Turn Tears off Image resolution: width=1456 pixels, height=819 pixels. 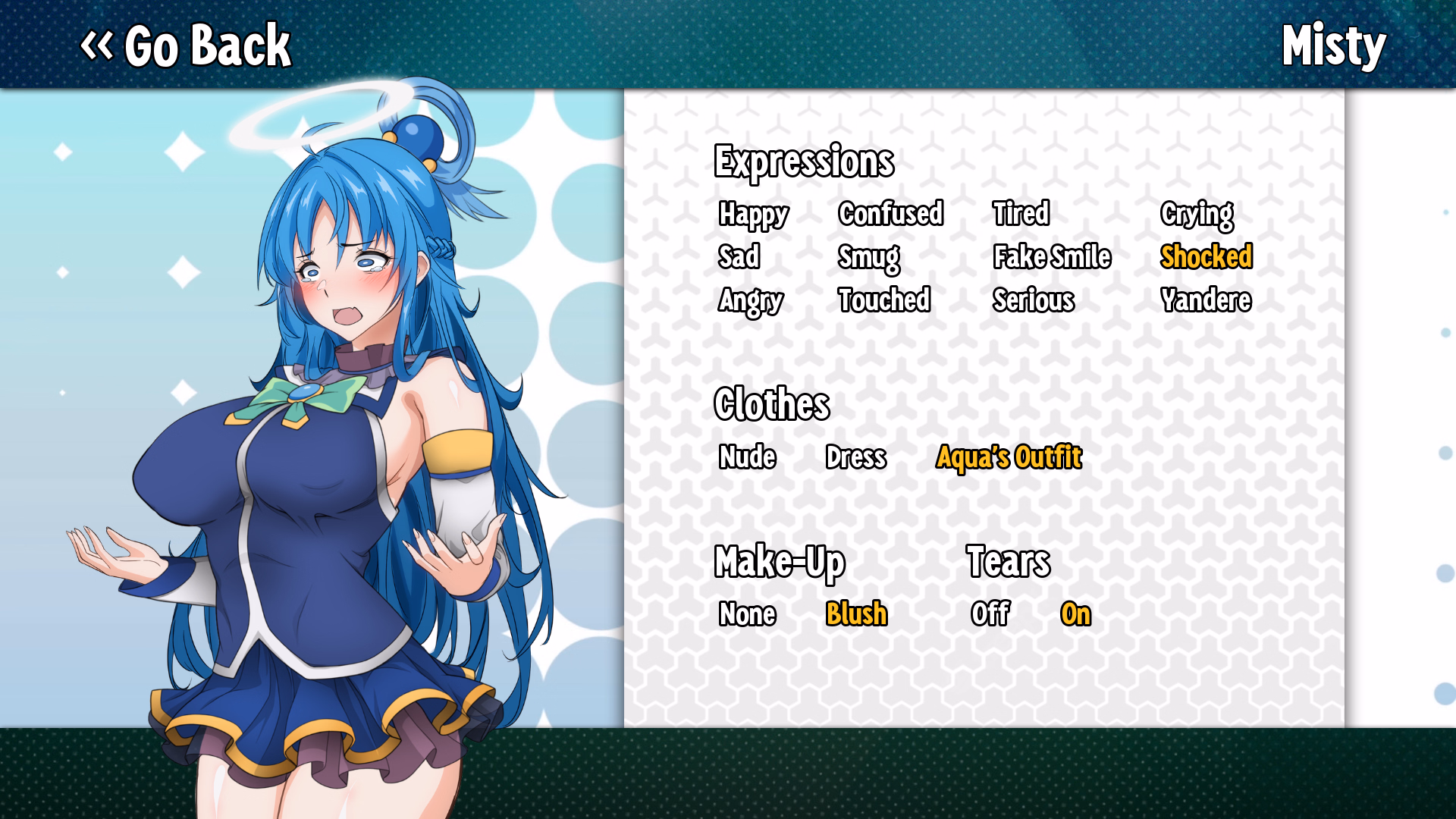click(991, 615)
